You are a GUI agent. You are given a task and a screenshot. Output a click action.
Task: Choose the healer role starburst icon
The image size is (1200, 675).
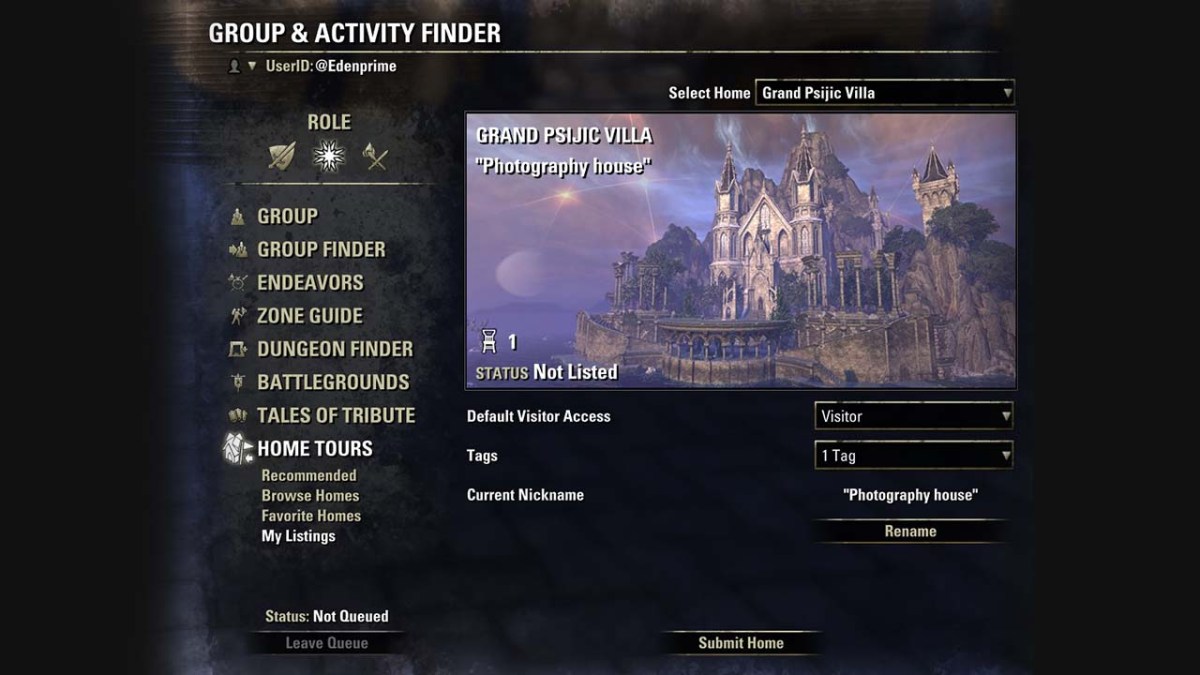pyautogui.click(x=328, y=156)
